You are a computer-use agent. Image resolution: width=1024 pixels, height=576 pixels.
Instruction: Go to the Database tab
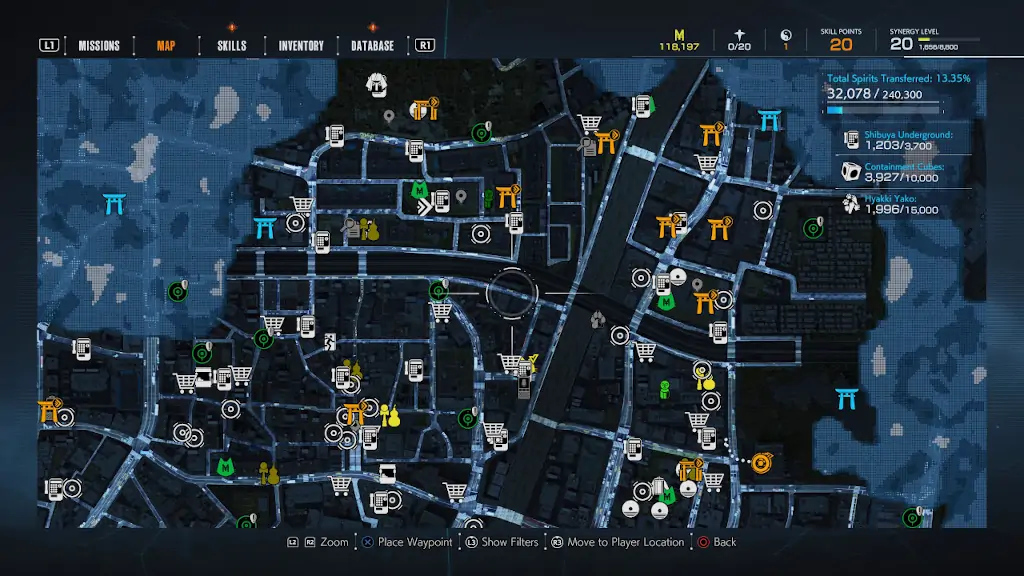coord(372,46)
